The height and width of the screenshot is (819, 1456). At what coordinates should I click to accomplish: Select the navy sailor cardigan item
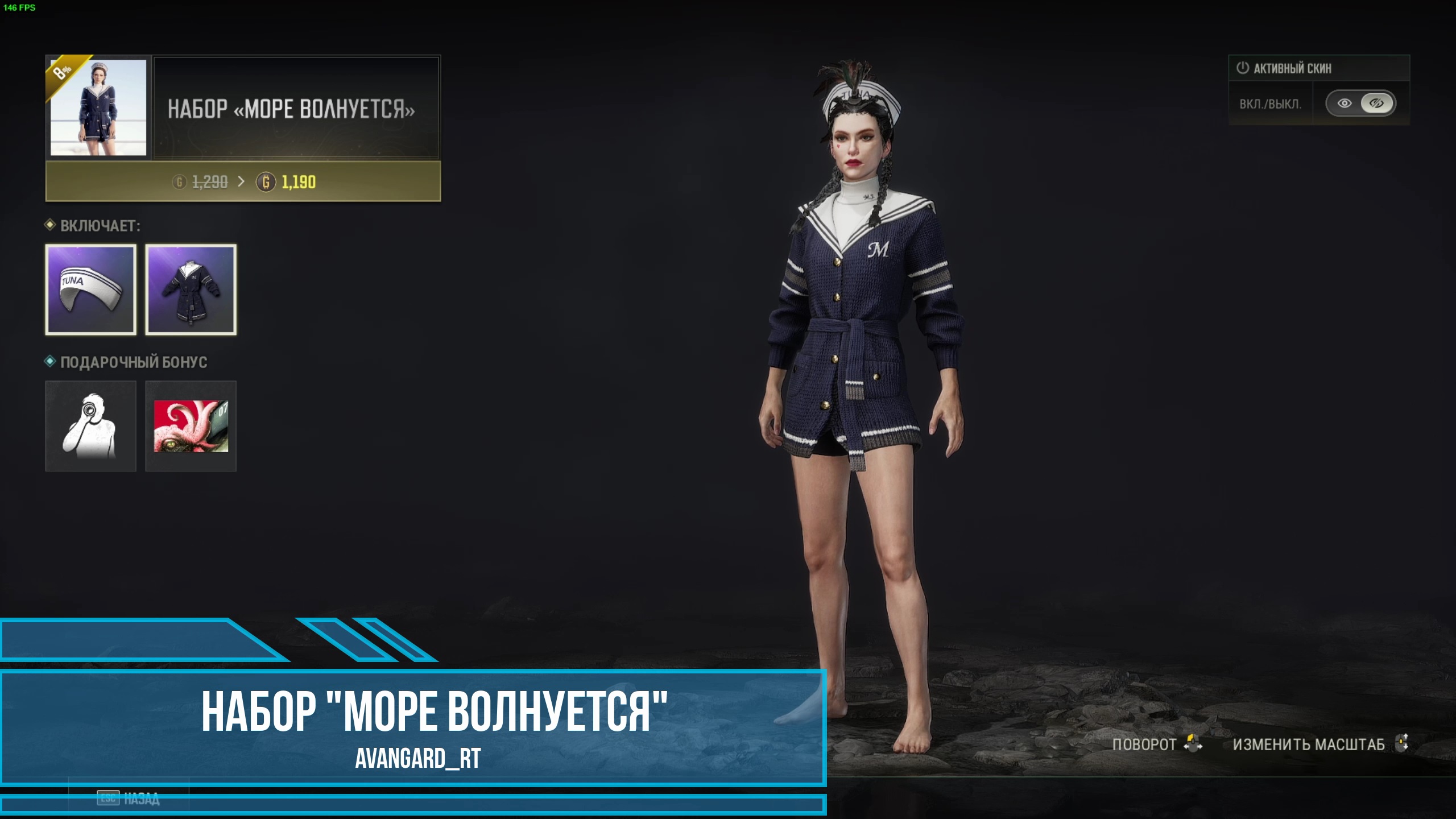(191, 290)
